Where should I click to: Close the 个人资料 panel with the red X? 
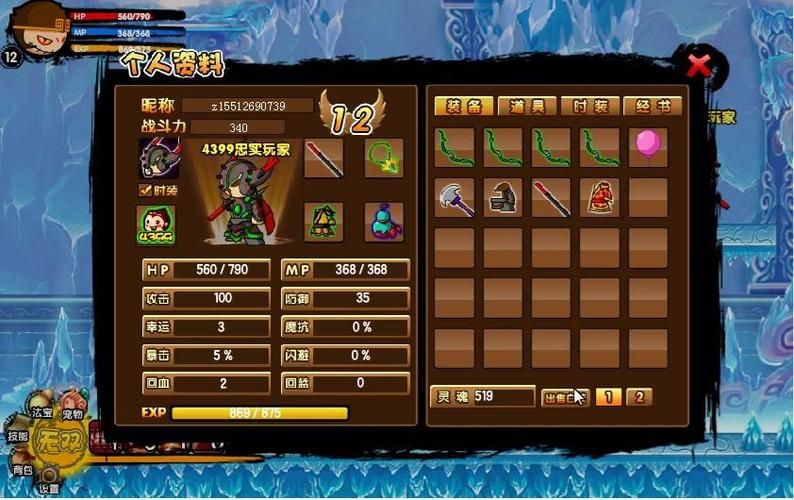point(699,66)
